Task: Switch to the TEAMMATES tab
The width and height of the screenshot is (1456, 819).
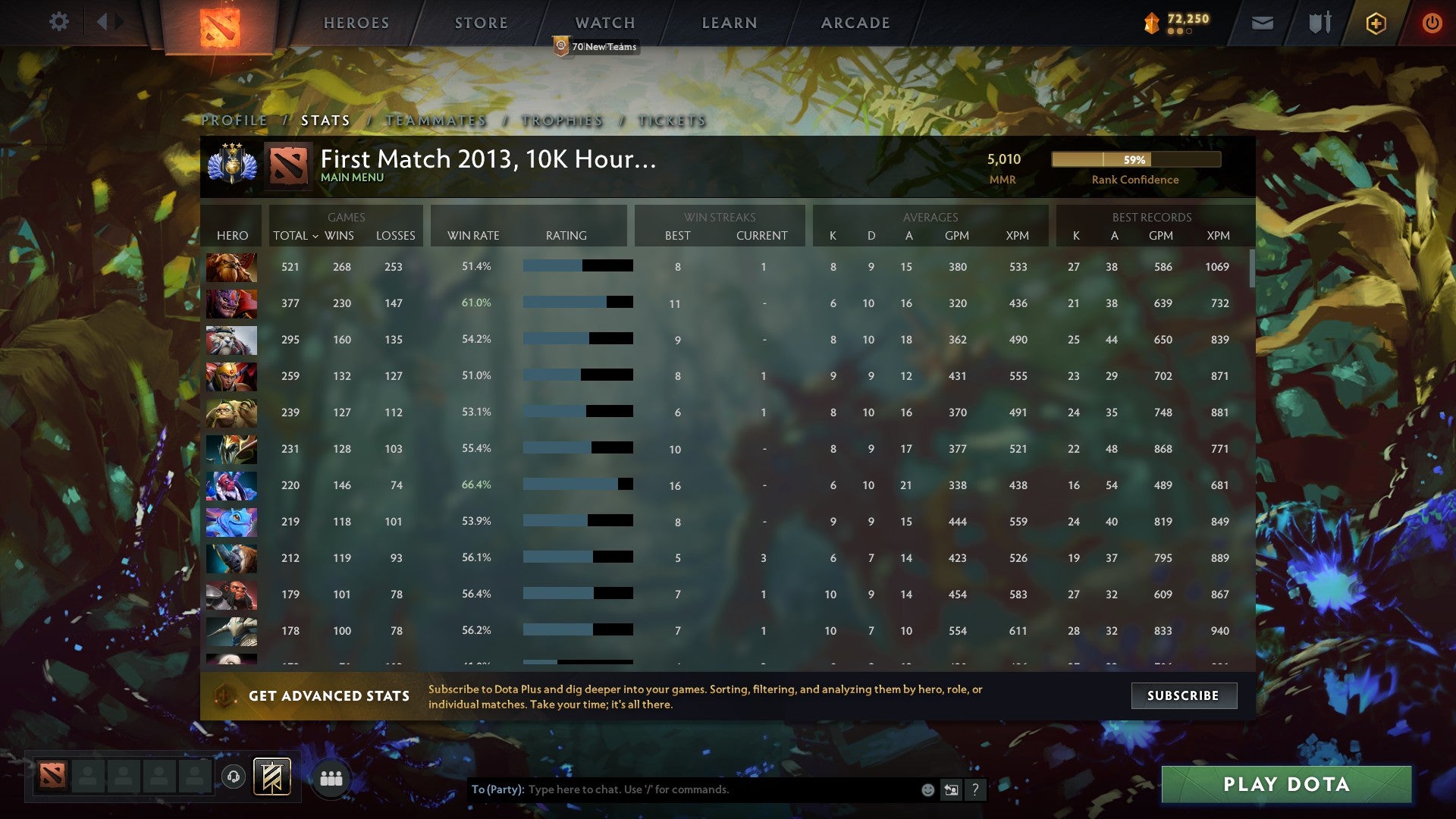Action: coord(436,120)
